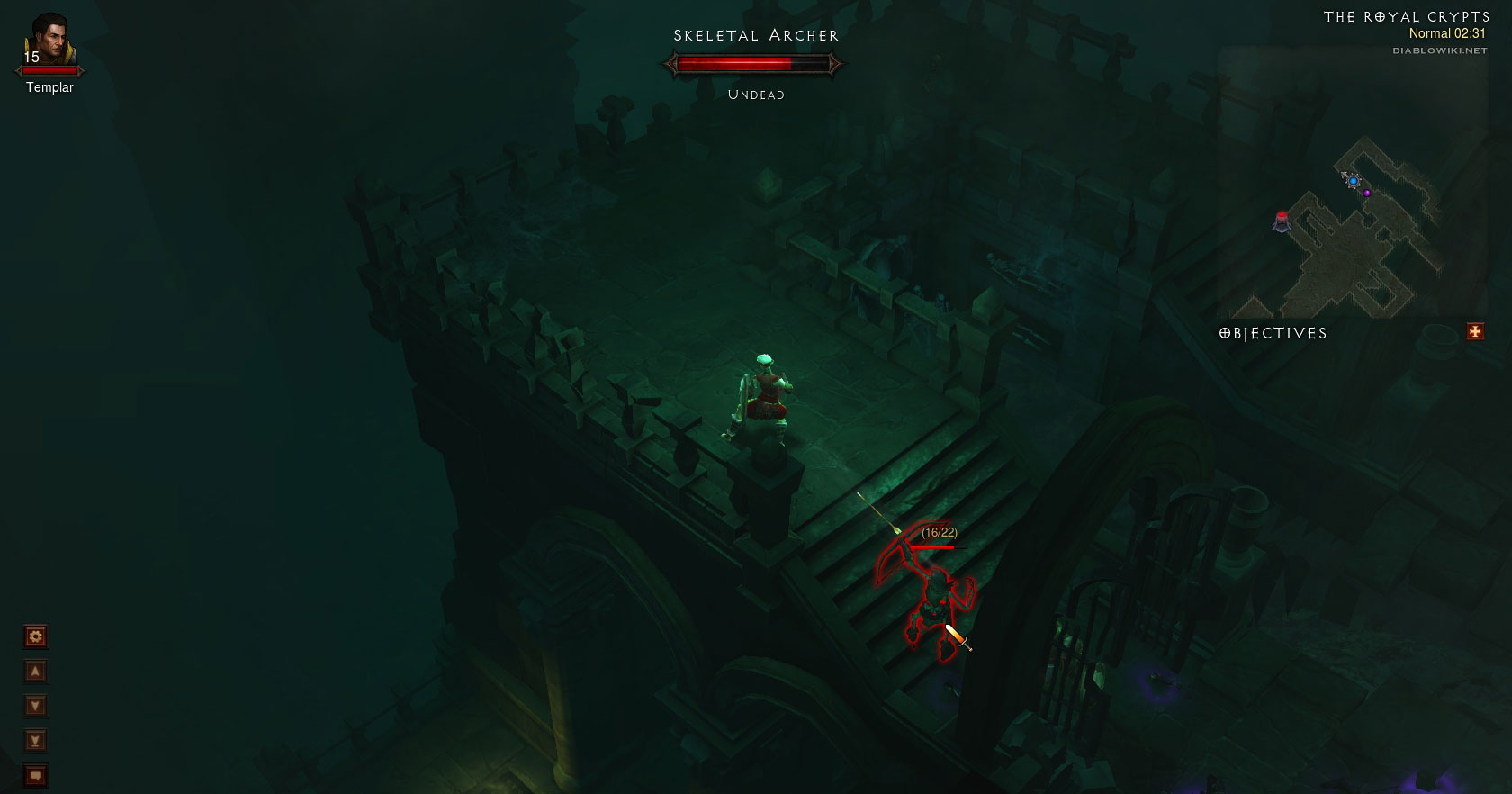Open the chat options gear button
Screen dimensions: 1512x794
tap(36, 637)
